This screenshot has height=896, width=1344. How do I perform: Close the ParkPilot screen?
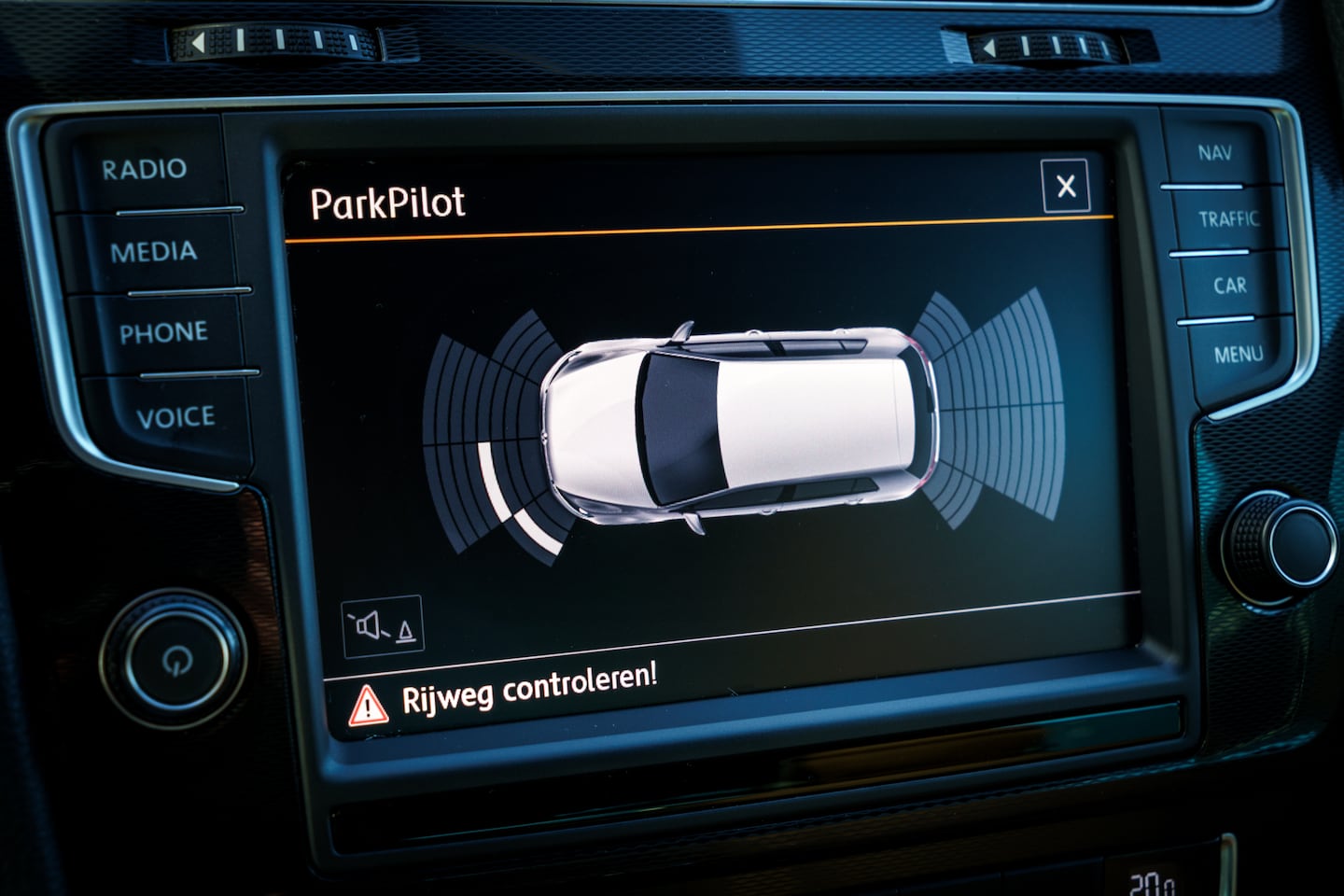tap(1065, 186)
